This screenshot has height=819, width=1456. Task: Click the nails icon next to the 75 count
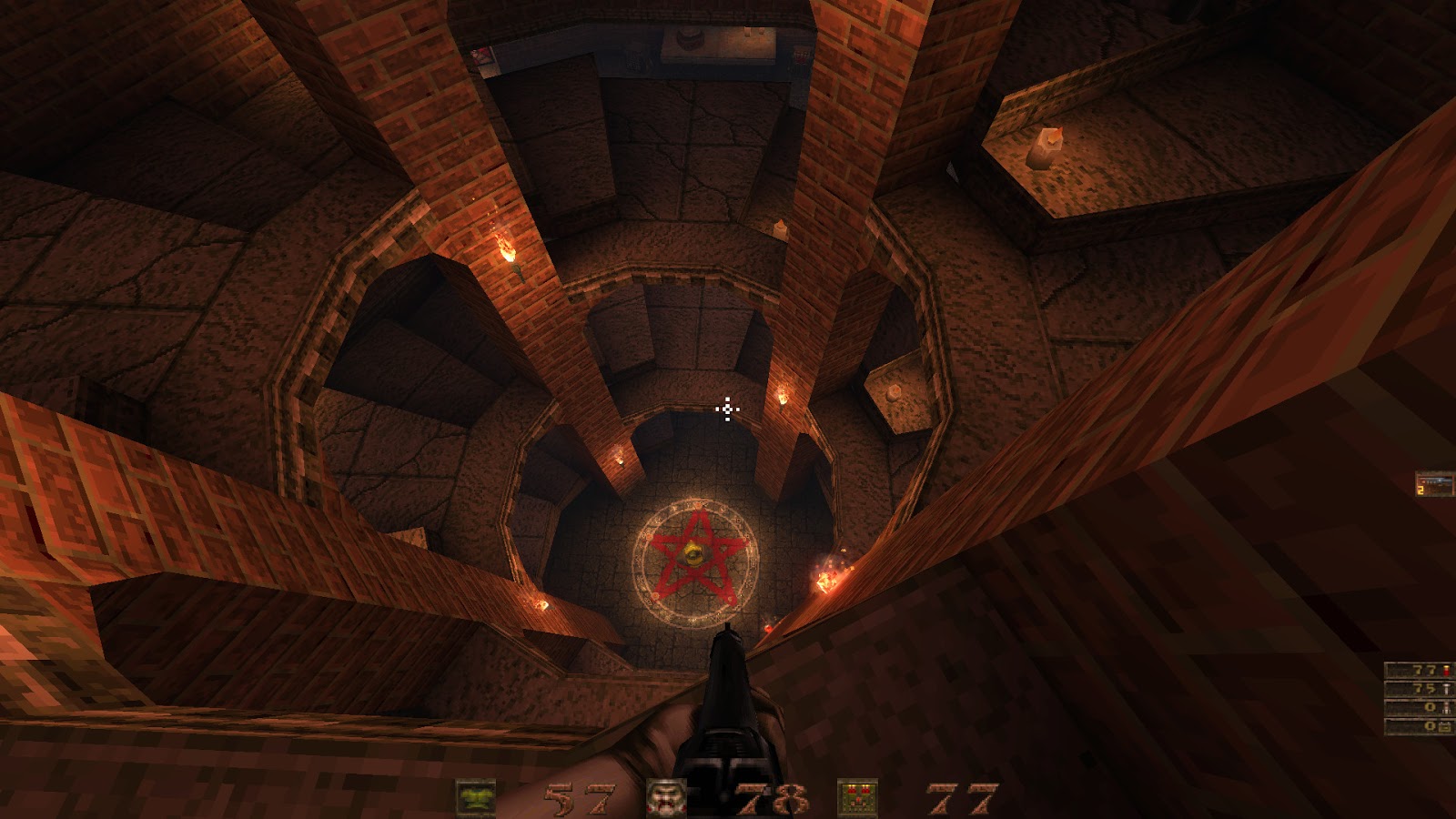[1446, 689]
